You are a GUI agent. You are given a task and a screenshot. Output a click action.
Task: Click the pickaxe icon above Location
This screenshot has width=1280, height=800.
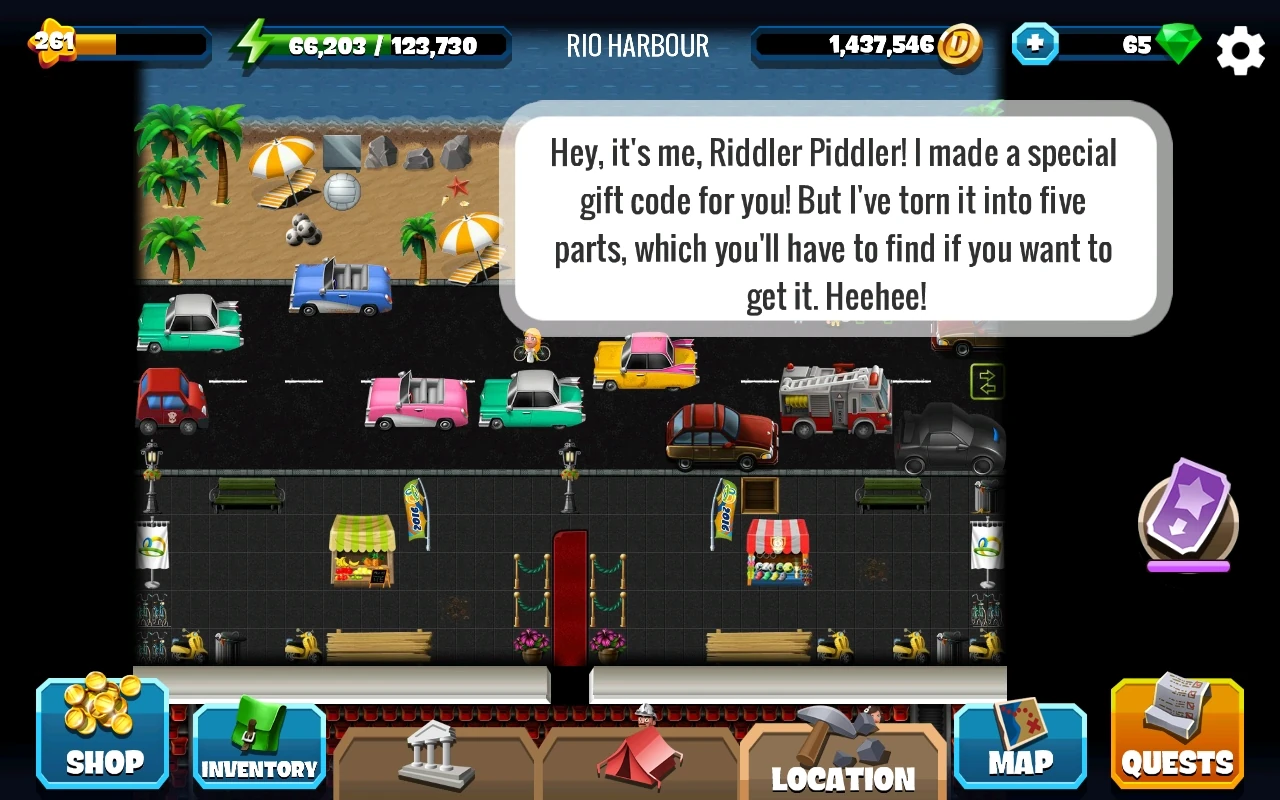(x=845, y=735)
